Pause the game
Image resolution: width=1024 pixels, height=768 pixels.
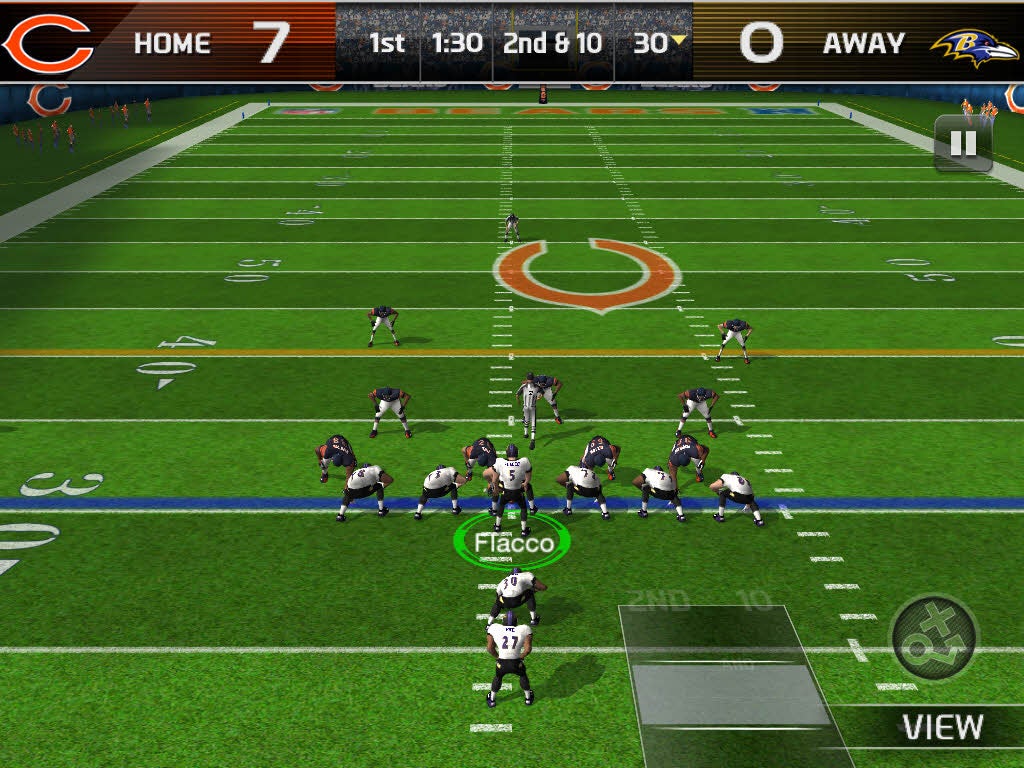tap(962, 144)
